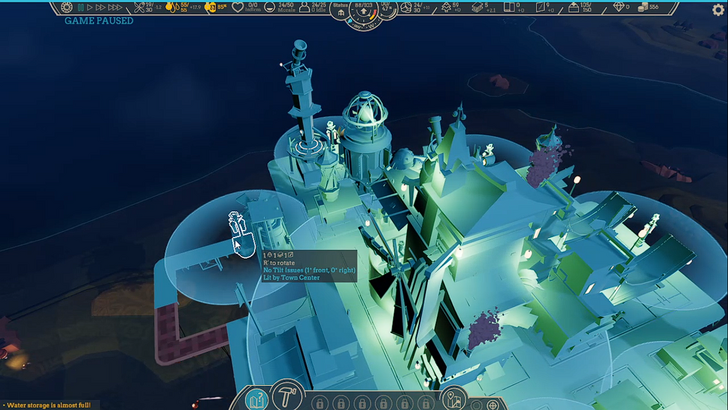Set game speed to double fast-forward
This screenshot has width=728, height=410.
pyautogui.click(x=101, y=7)
